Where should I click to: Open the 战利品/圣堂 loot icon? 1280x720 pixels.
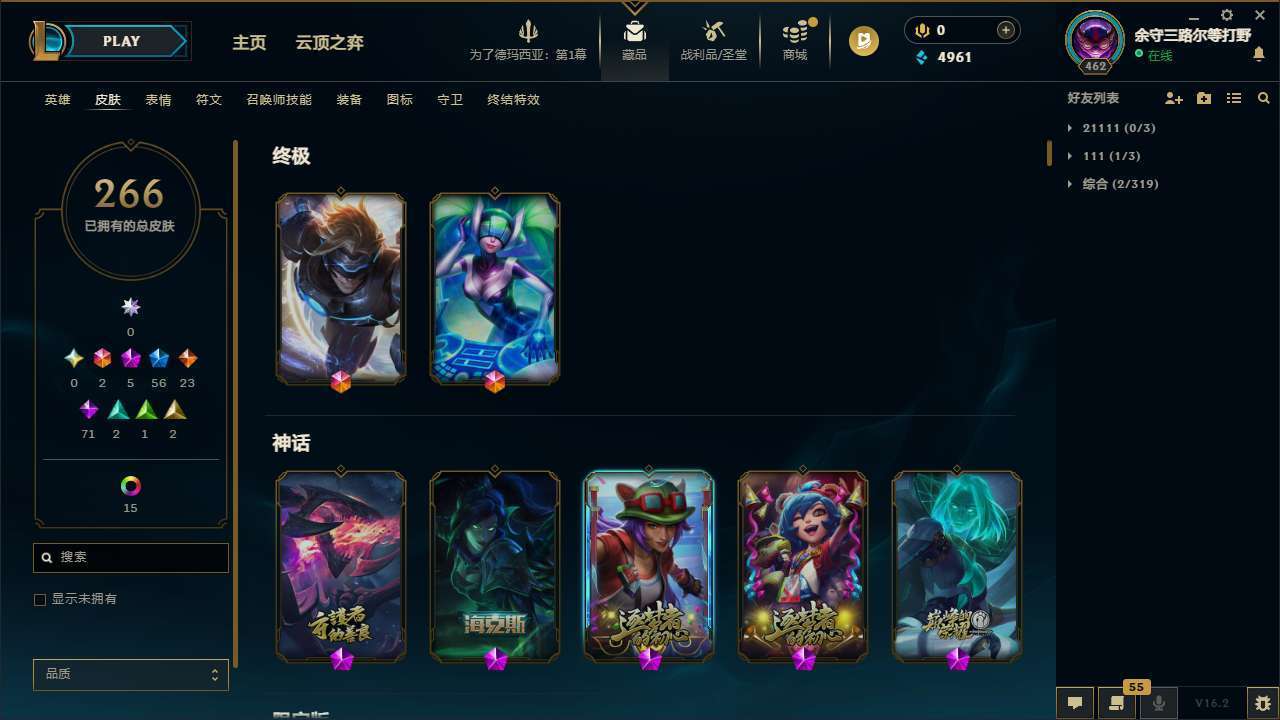coord(713,32)
